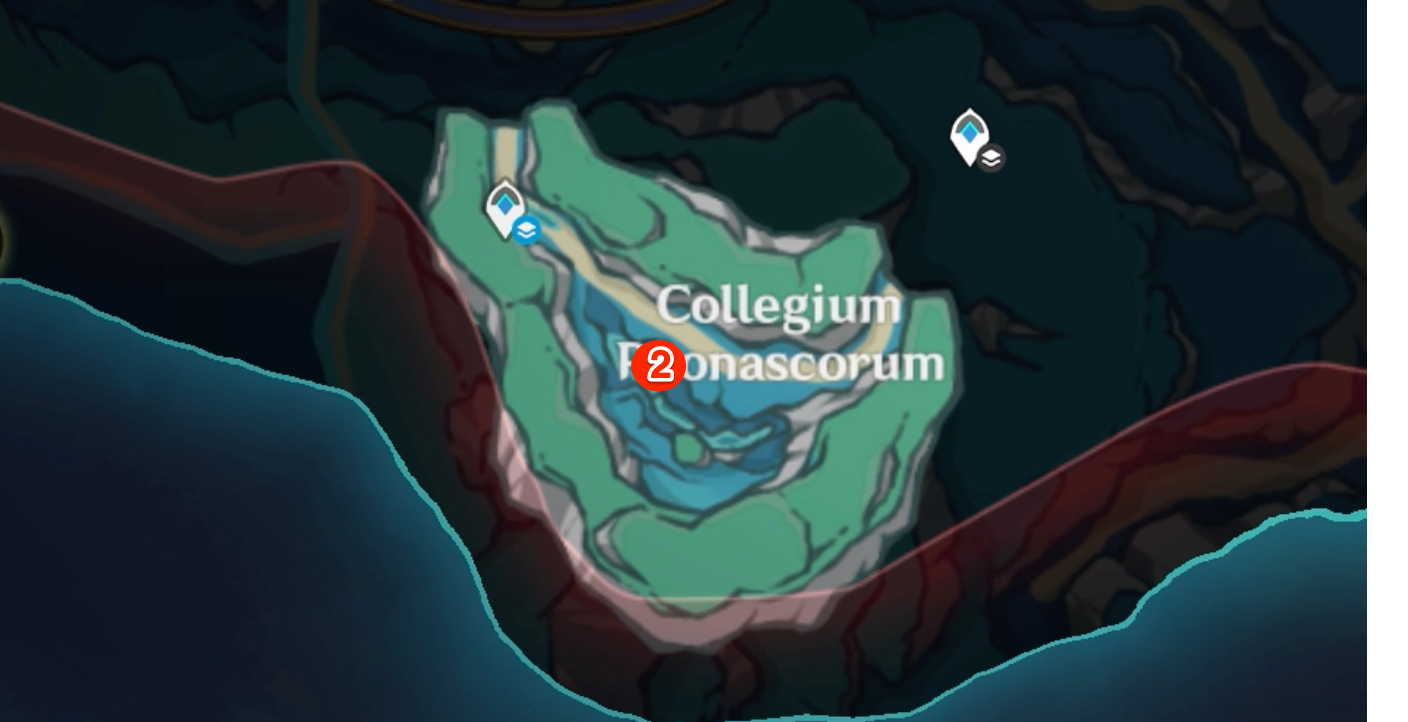The height and width of the screenshot is (722, 1408).
Task: Click the red circular marker overlapping the text
Action: 657,366
